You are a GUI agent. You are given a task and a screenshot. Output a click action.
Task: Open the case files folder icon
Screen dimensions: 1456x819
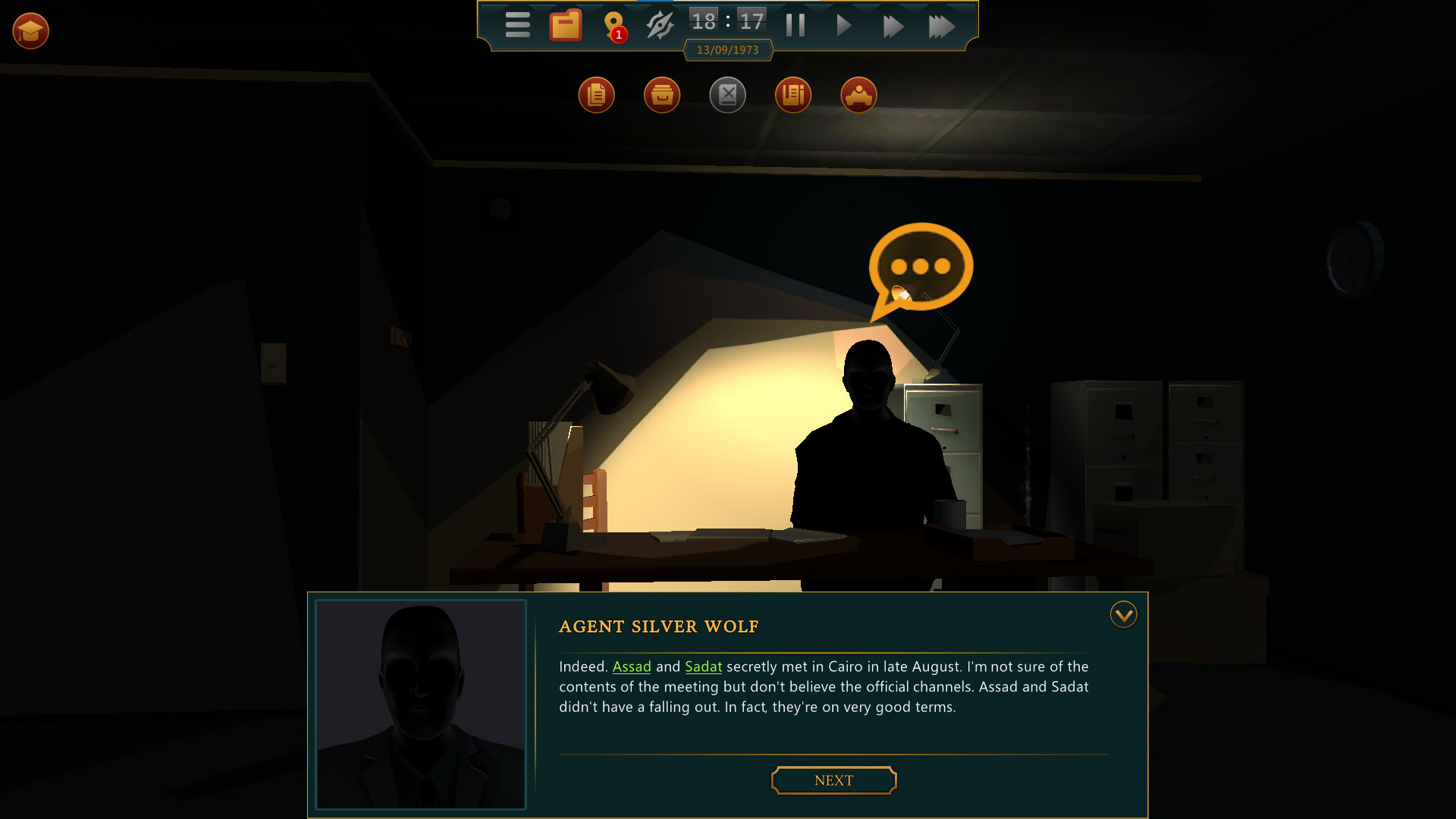(563, 25)
